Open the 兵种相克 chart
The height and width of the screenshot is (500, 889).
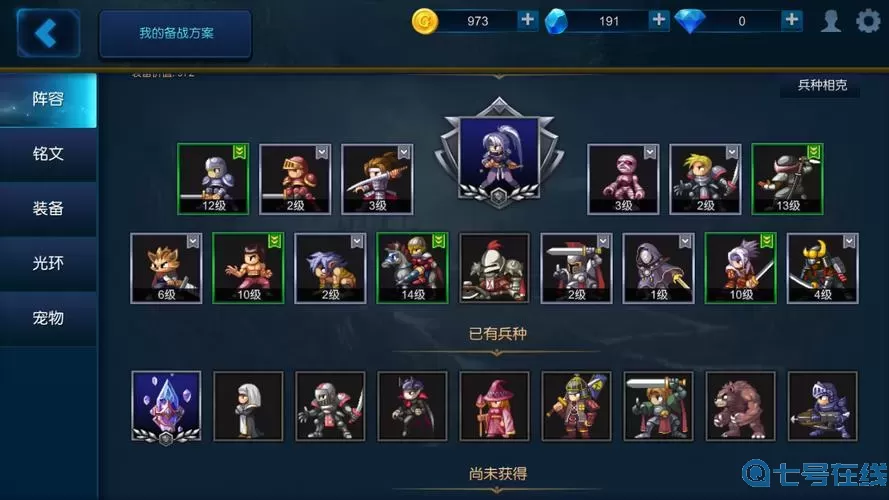(822, 86)
